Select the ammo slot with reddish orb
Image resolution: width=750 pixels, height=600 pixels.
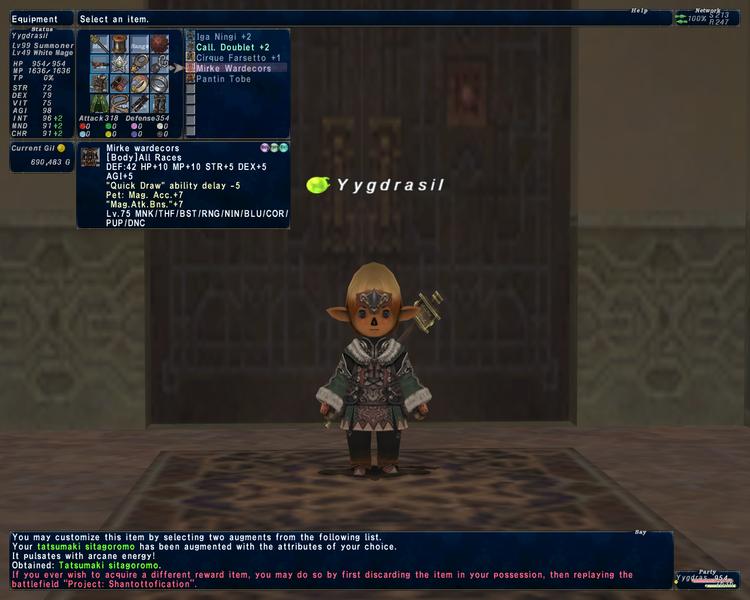coord(160,44)
